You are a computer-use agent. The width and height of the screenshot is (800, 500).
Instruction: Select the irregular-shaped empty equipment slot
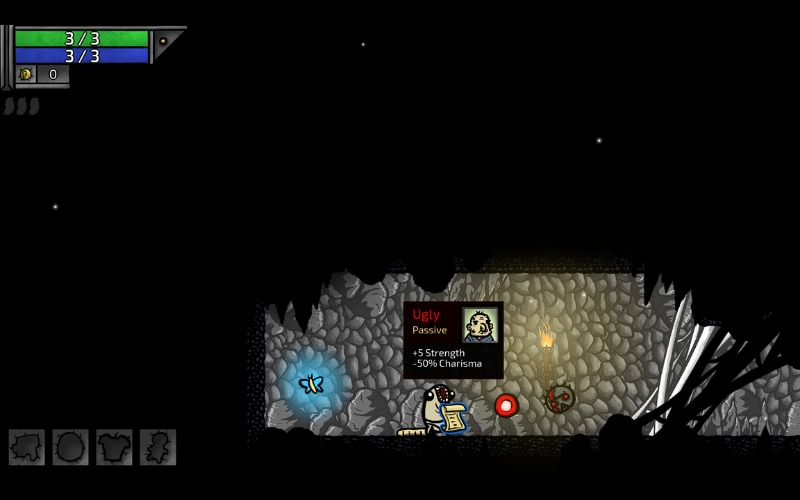pyautogui.click(x=27, y=447)
